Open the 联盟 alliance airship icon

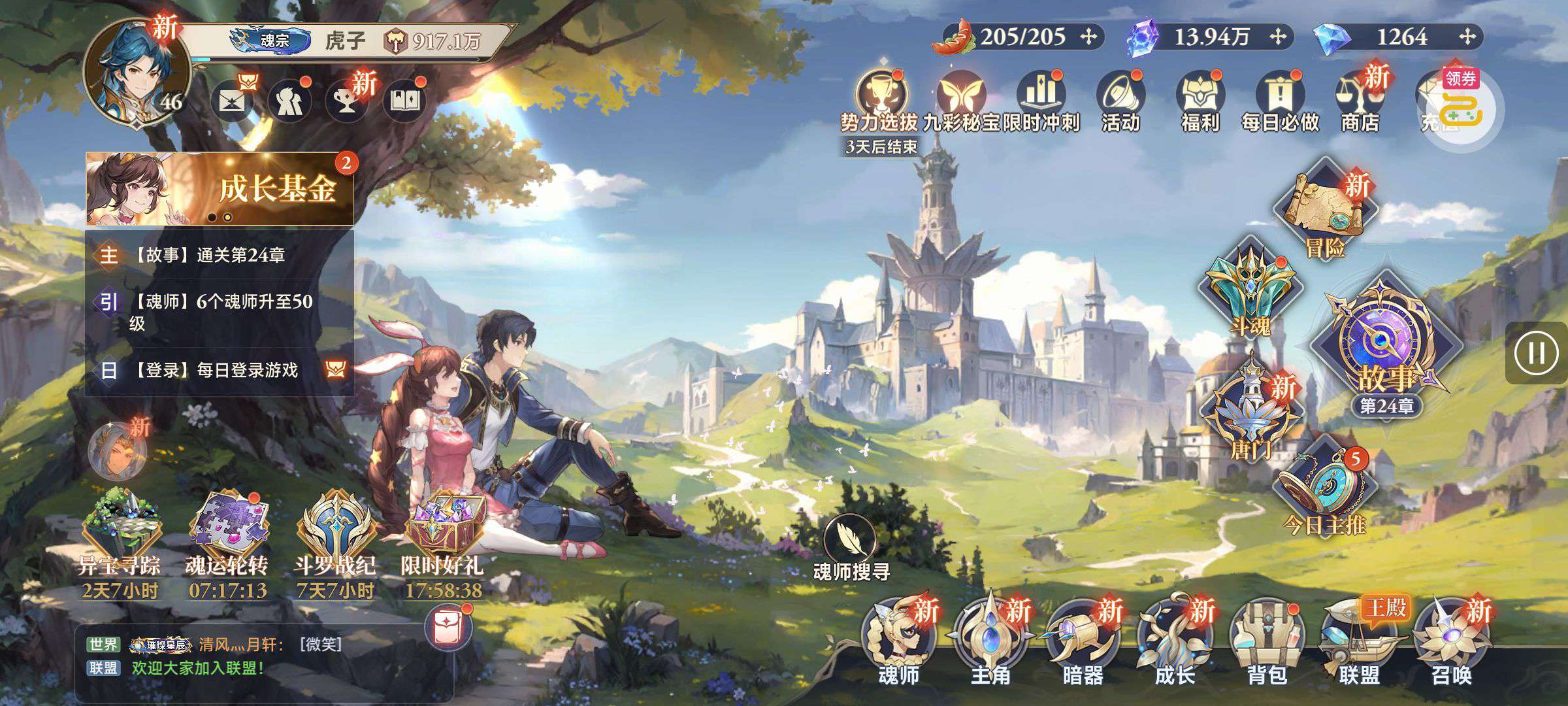(1359, 642)
